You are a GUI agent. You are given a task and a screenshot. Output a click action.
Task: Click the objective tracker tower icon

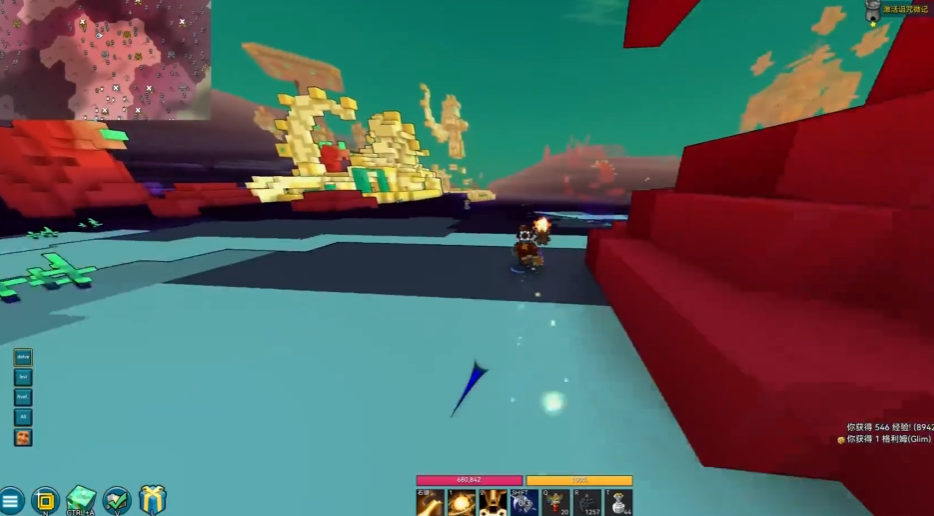[x=873, y=10]
